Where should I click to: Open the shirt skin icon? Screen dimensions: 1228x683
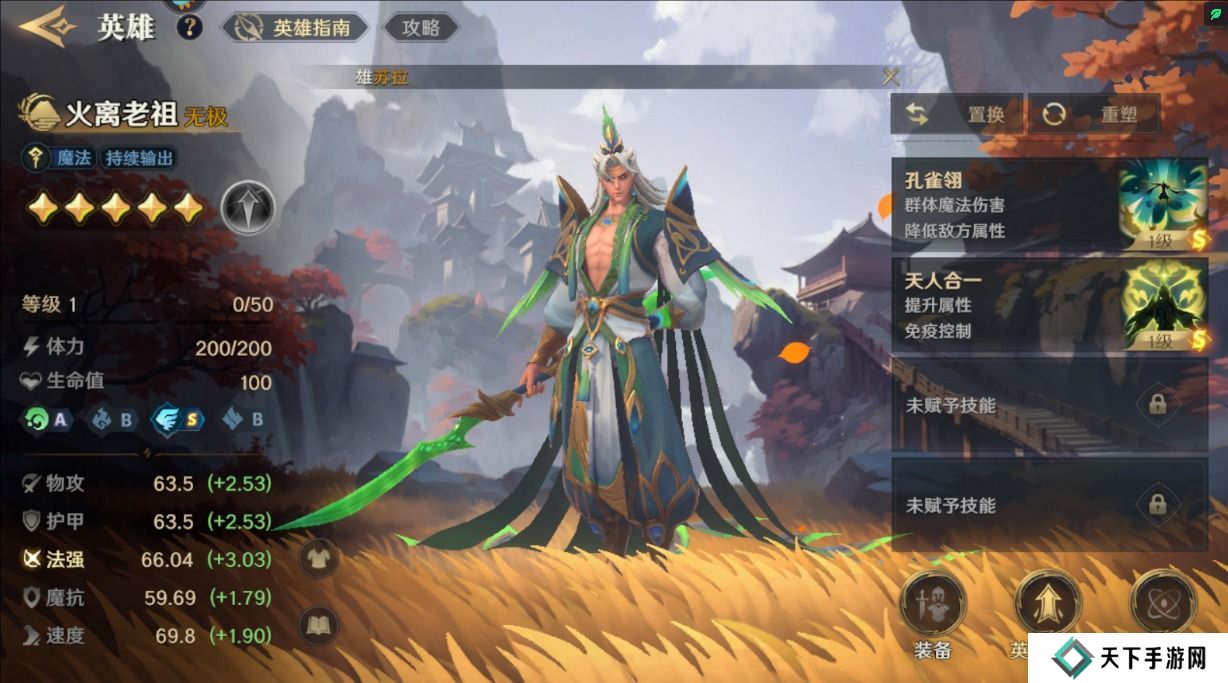320,558
